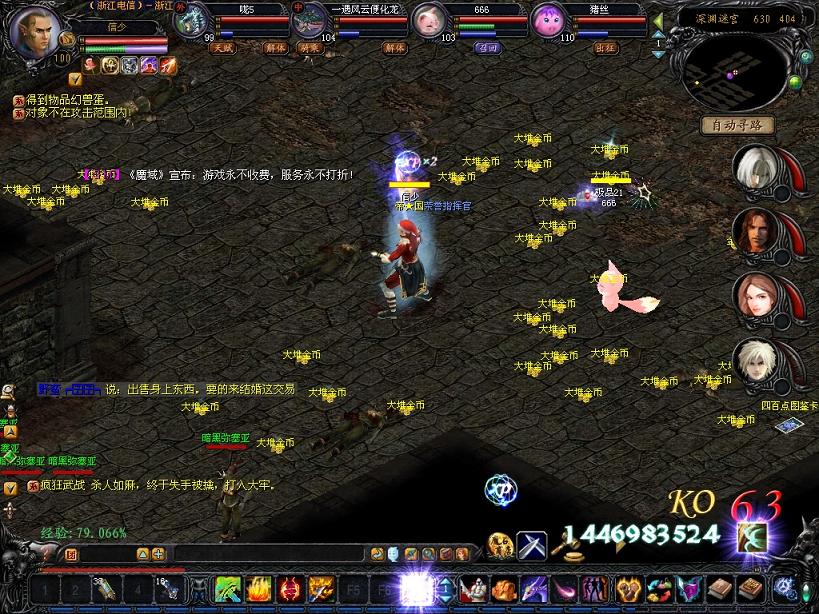
Task: Click the 出征 button under pet 猪兰
Action: 606,47
